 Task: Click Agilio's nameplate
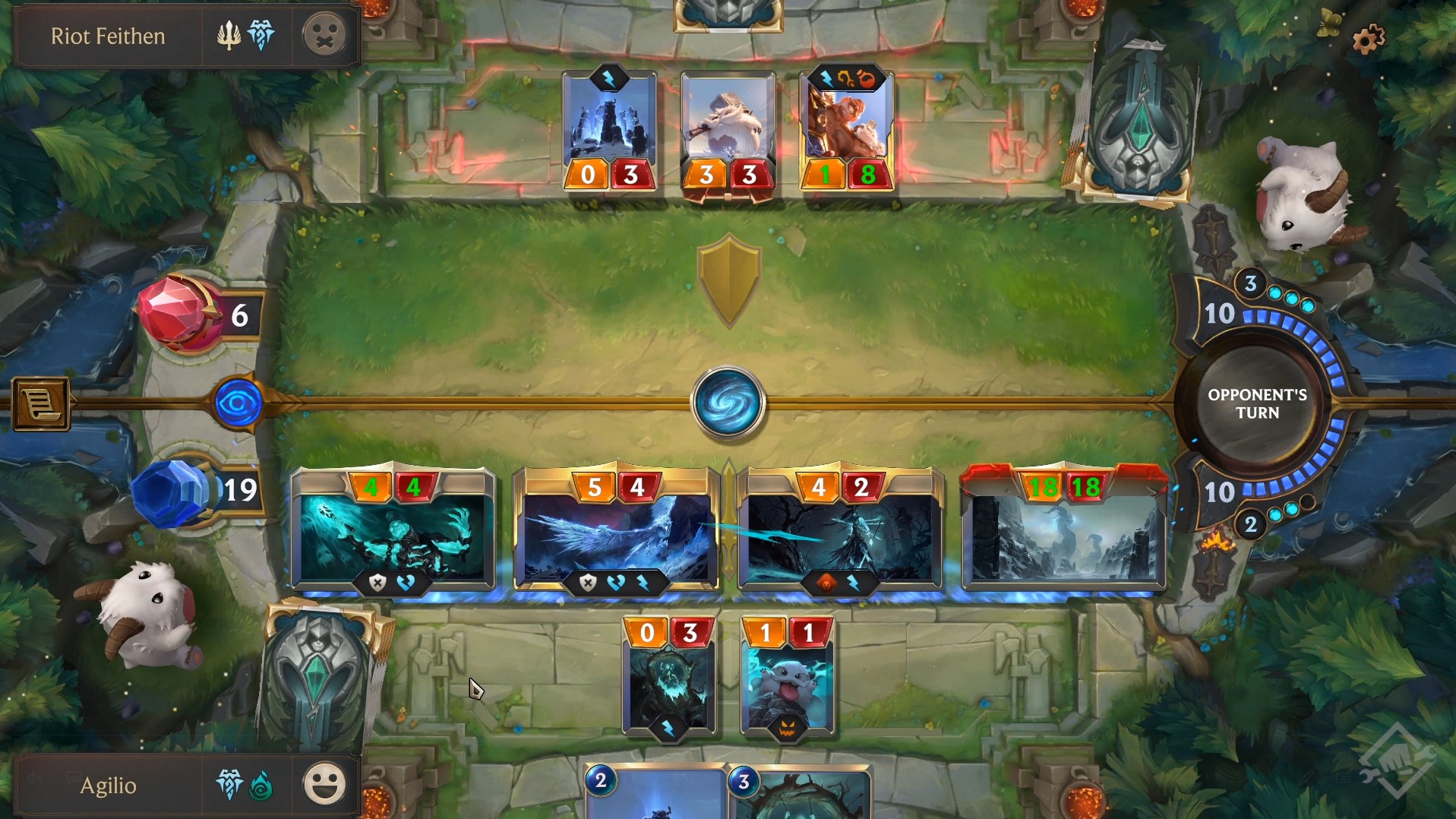(108, 786)
